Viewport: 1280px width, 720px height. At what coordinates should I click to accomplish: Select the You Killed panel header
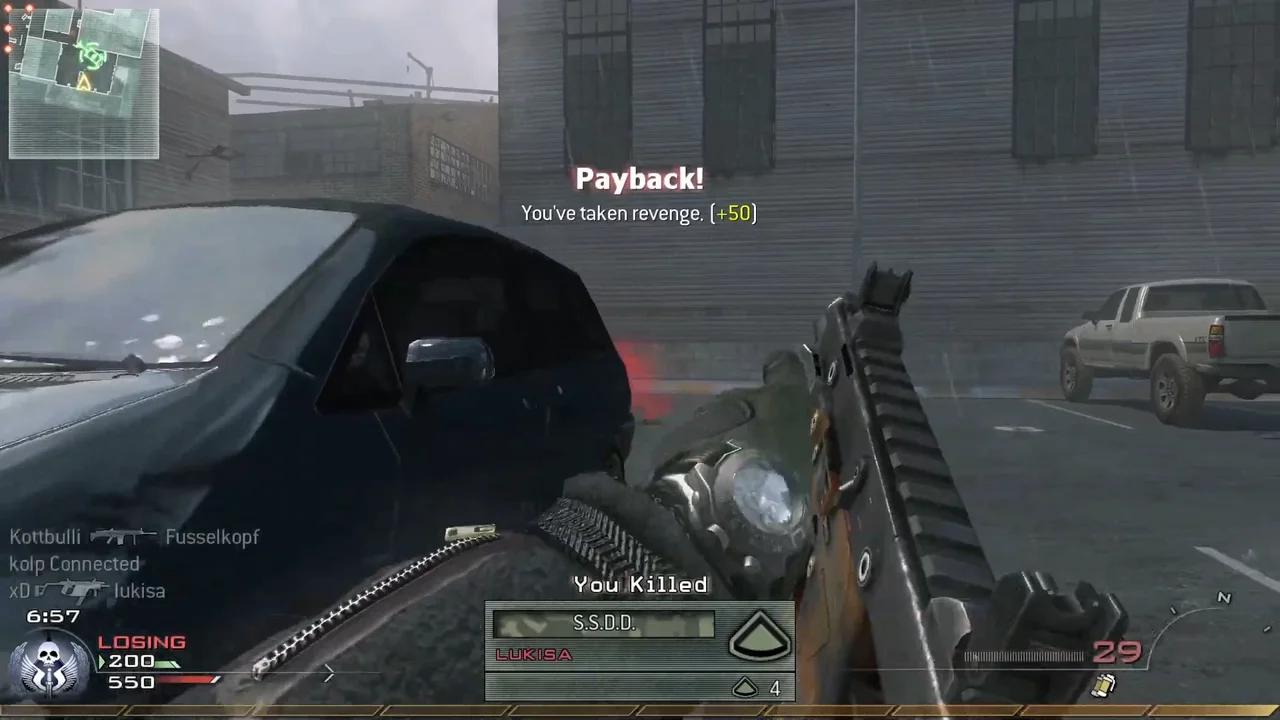click(640, 585)
